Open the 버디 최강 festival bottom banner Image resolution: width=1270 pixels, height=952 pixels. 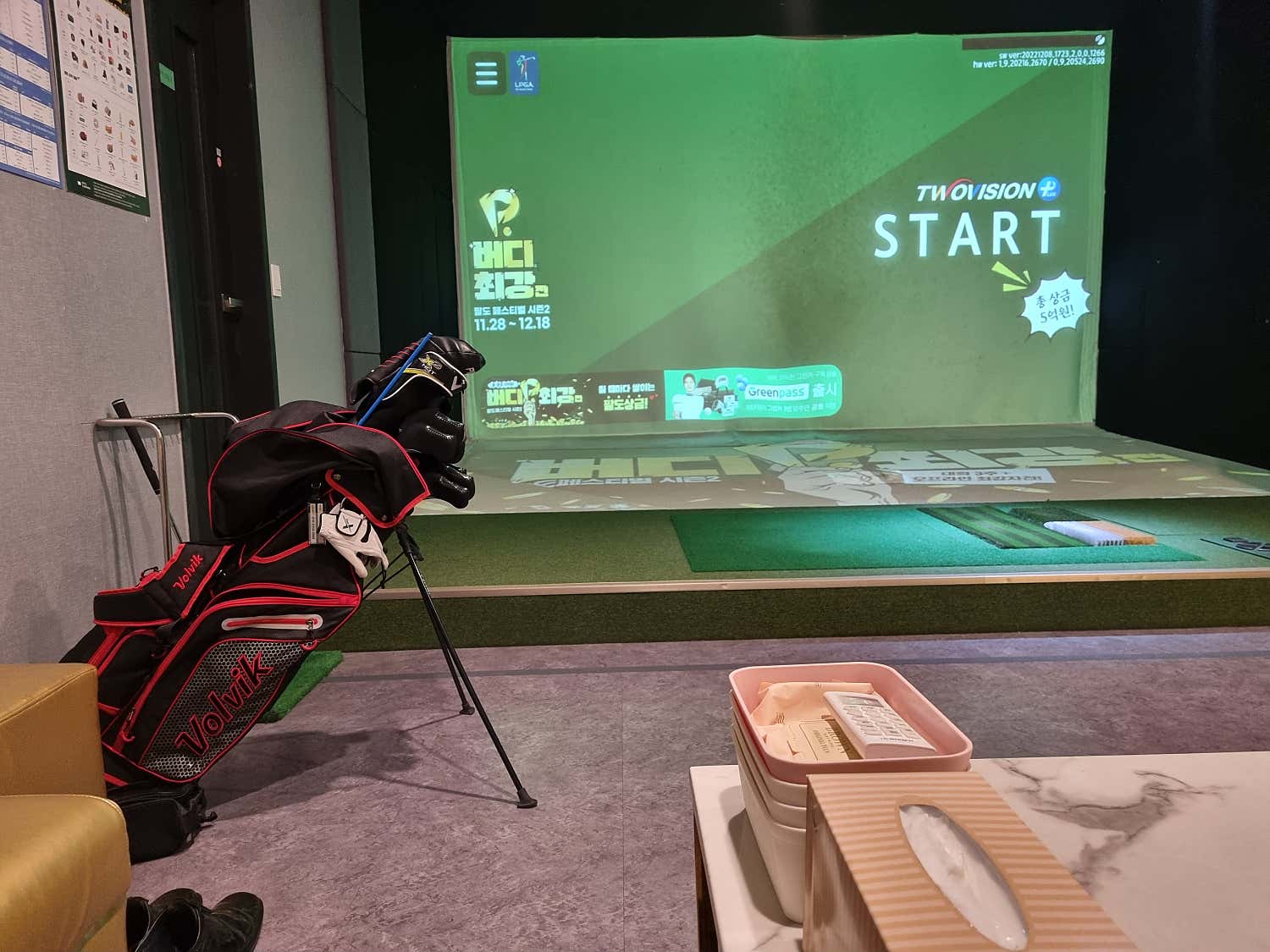click(571, 399)
